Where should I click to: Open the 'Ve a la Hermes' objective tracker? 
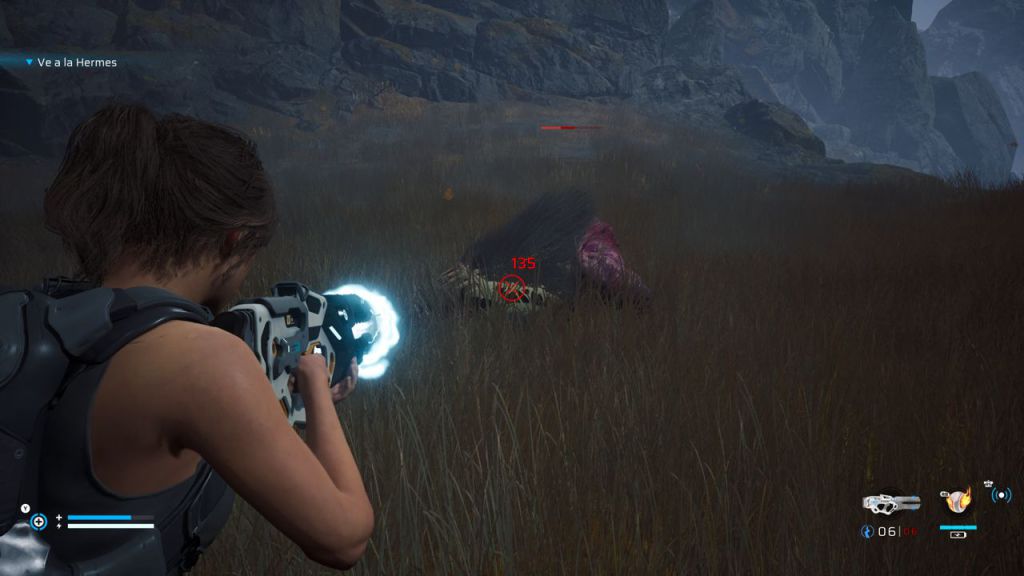75,62
